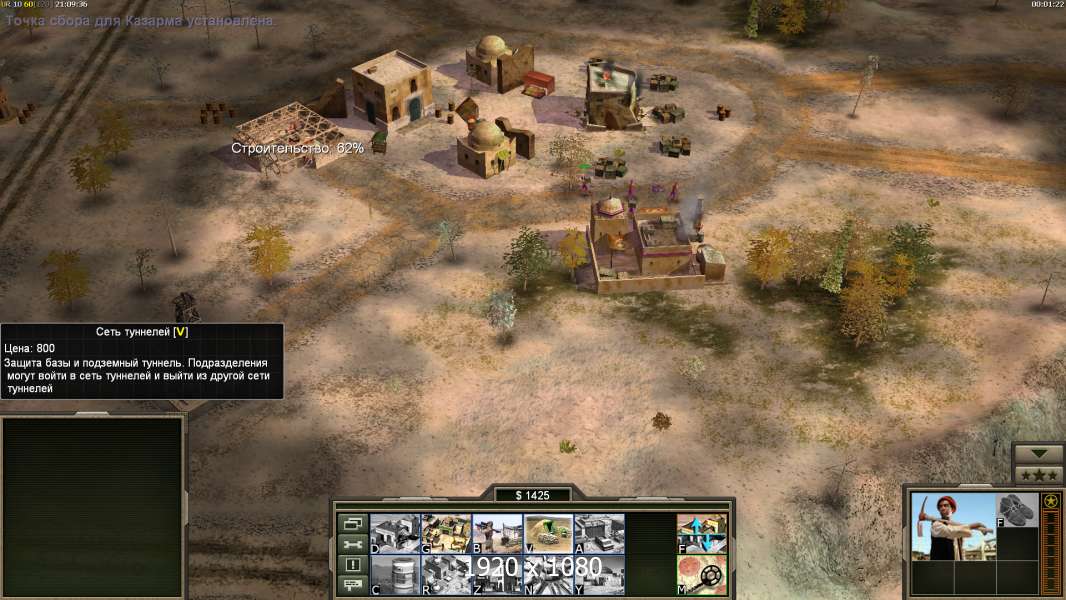Click the overlapping windows button
The image size is (1066, 600).
click(351, 523)
